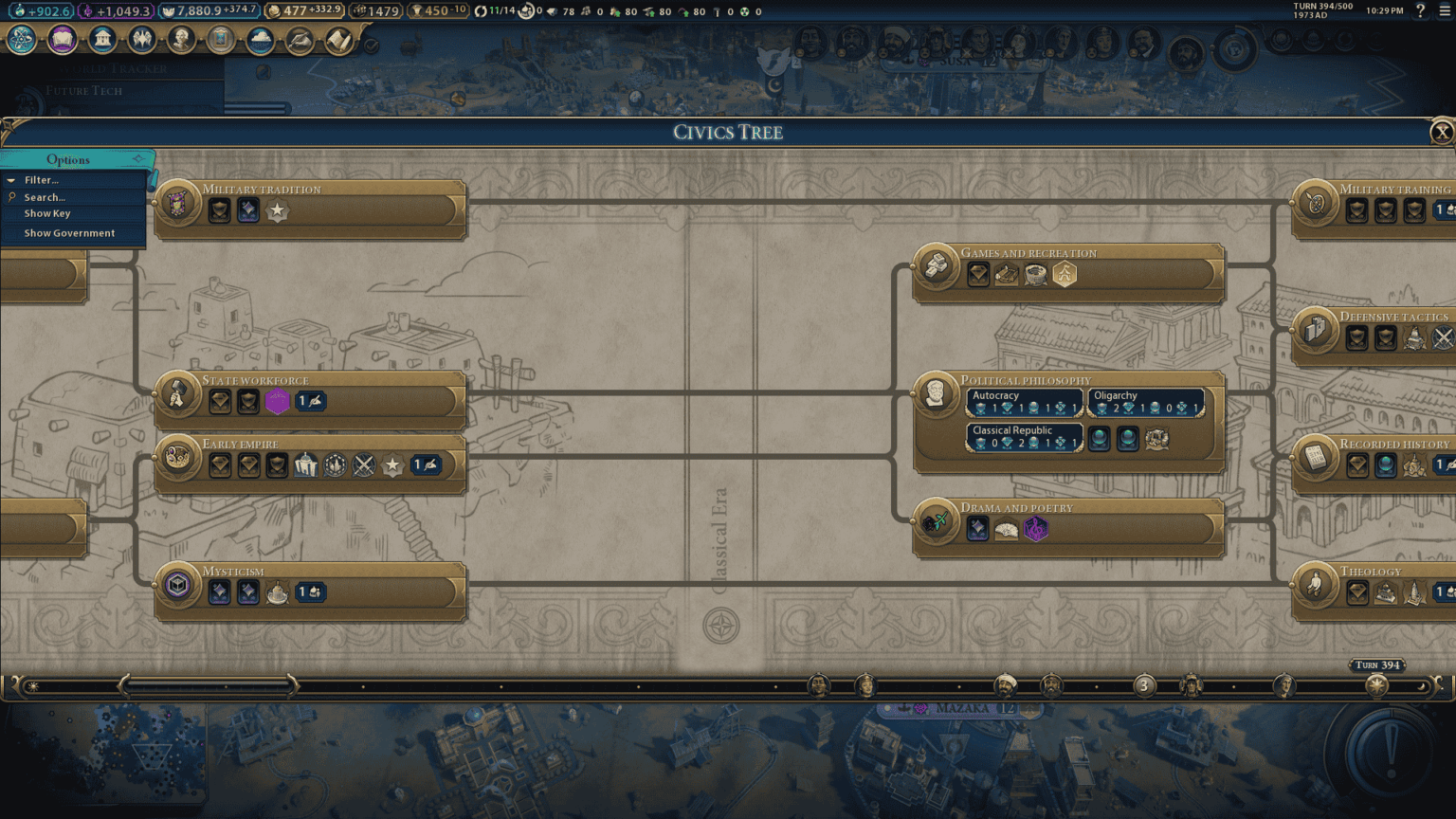The image size is (1456, 819).
Task: Enable the checkmark toggle after the toolbar icons
Action: [371, 43]
